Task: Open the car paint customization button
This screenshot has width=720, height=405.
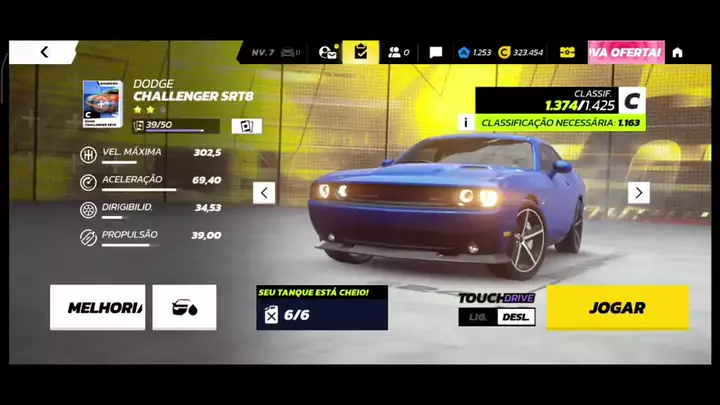Action: click(x=184, y=308)
